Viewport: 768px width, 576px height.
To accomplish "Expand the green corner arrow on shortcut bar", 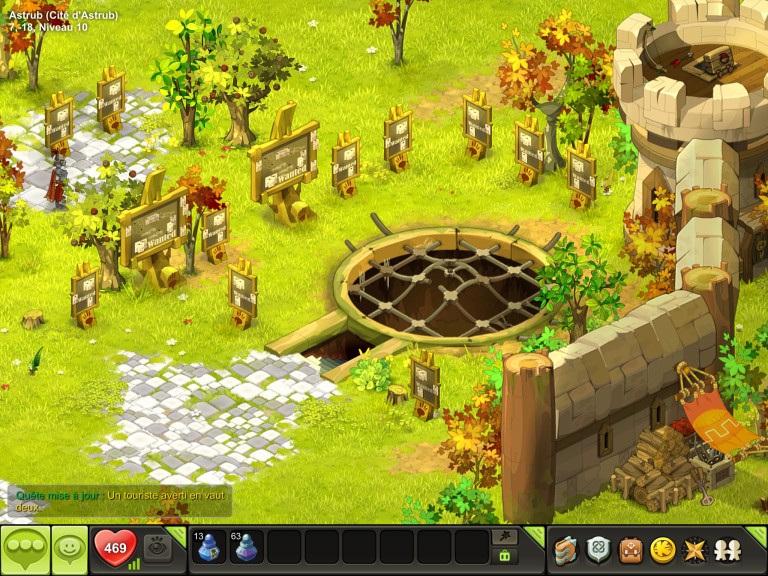I will [x=535, y=533].
